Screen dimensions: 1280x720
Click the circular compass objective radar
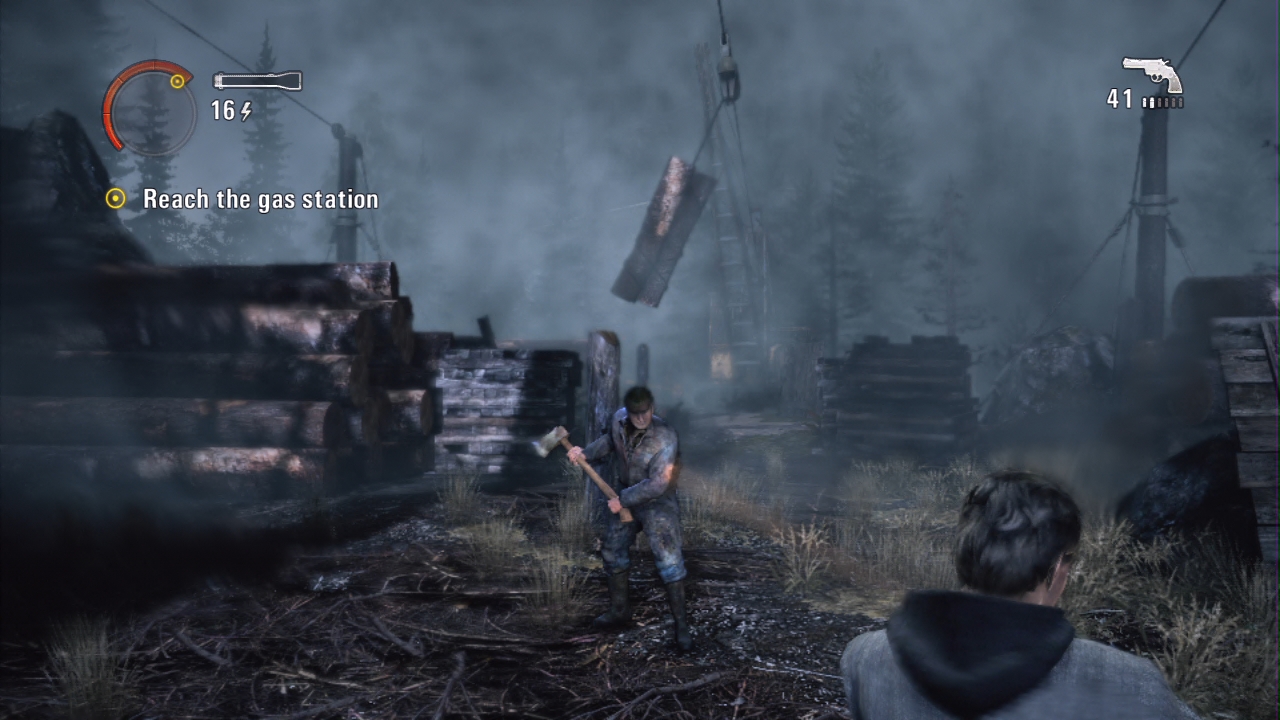pyautogui.click(x=149, y=107)
